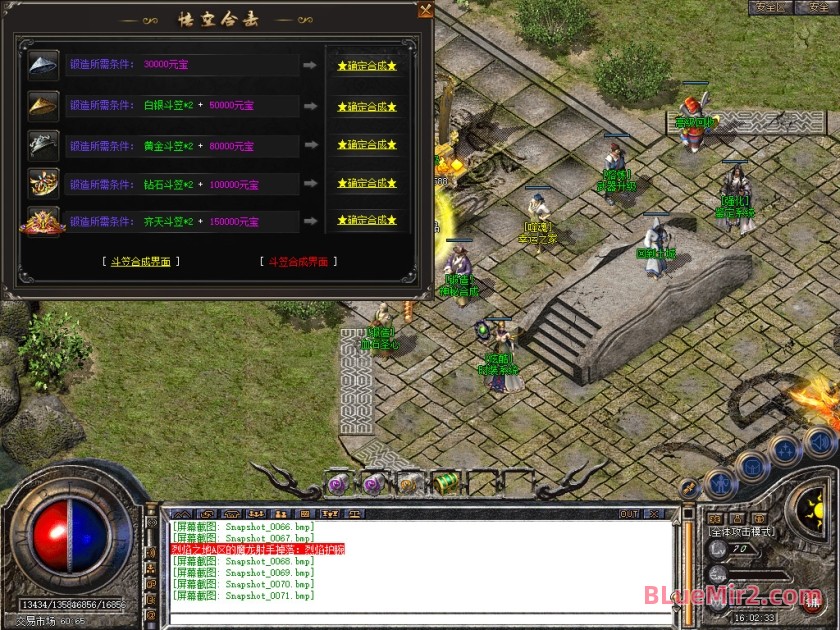Open the character figure round button
The height and width of the screenshot is (630, 840).
(x=720, y=484)
